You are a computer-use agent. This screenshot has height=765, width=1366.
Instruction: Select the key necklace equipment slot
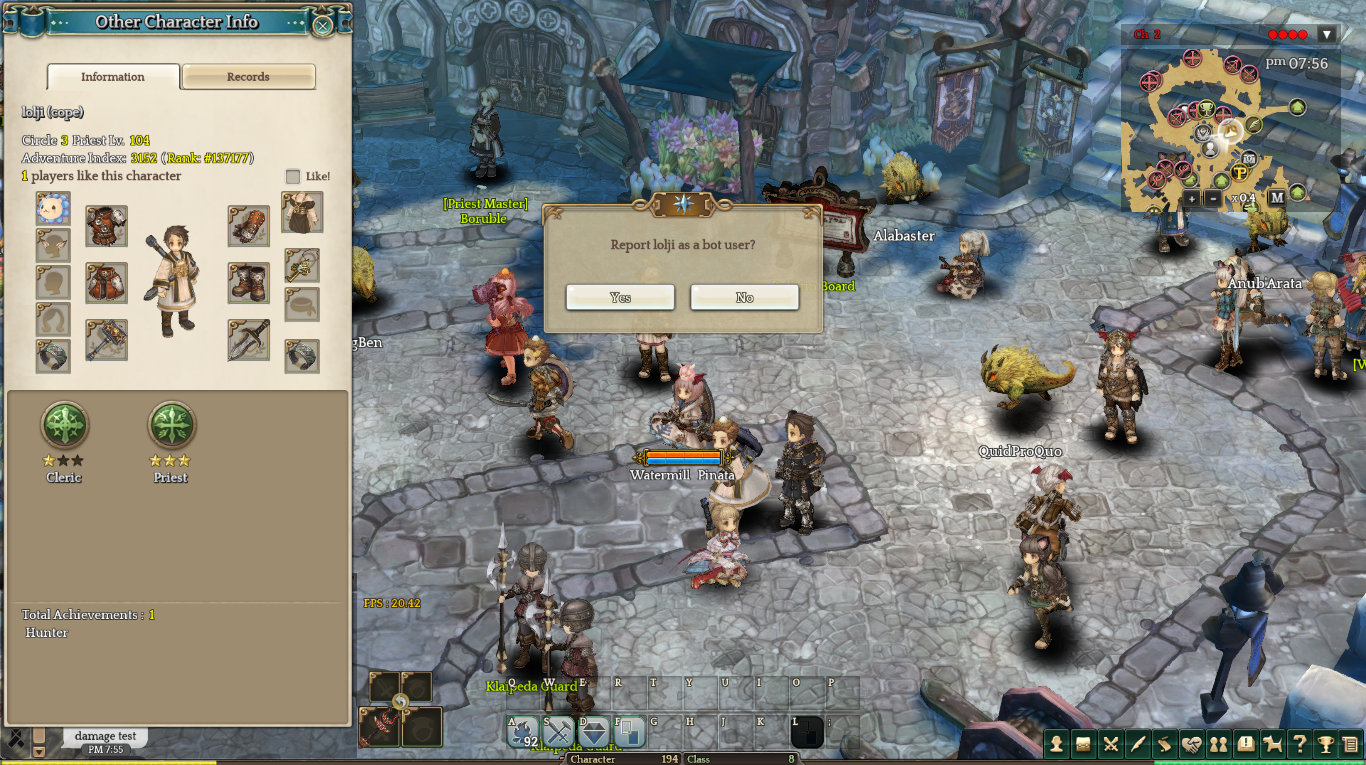click(x=302, y=265)
